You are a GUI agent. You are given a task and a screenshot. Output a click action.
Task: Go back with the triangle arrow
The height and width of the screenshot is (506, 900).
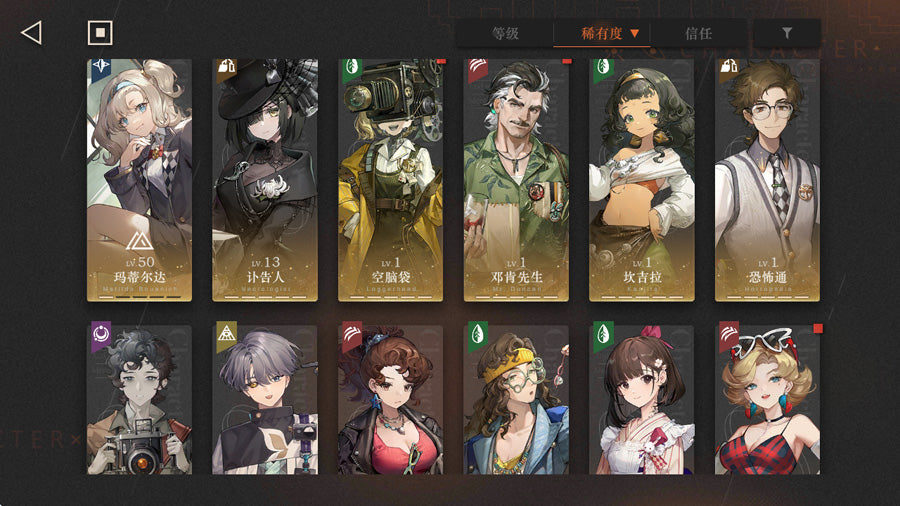coord(31,33)
